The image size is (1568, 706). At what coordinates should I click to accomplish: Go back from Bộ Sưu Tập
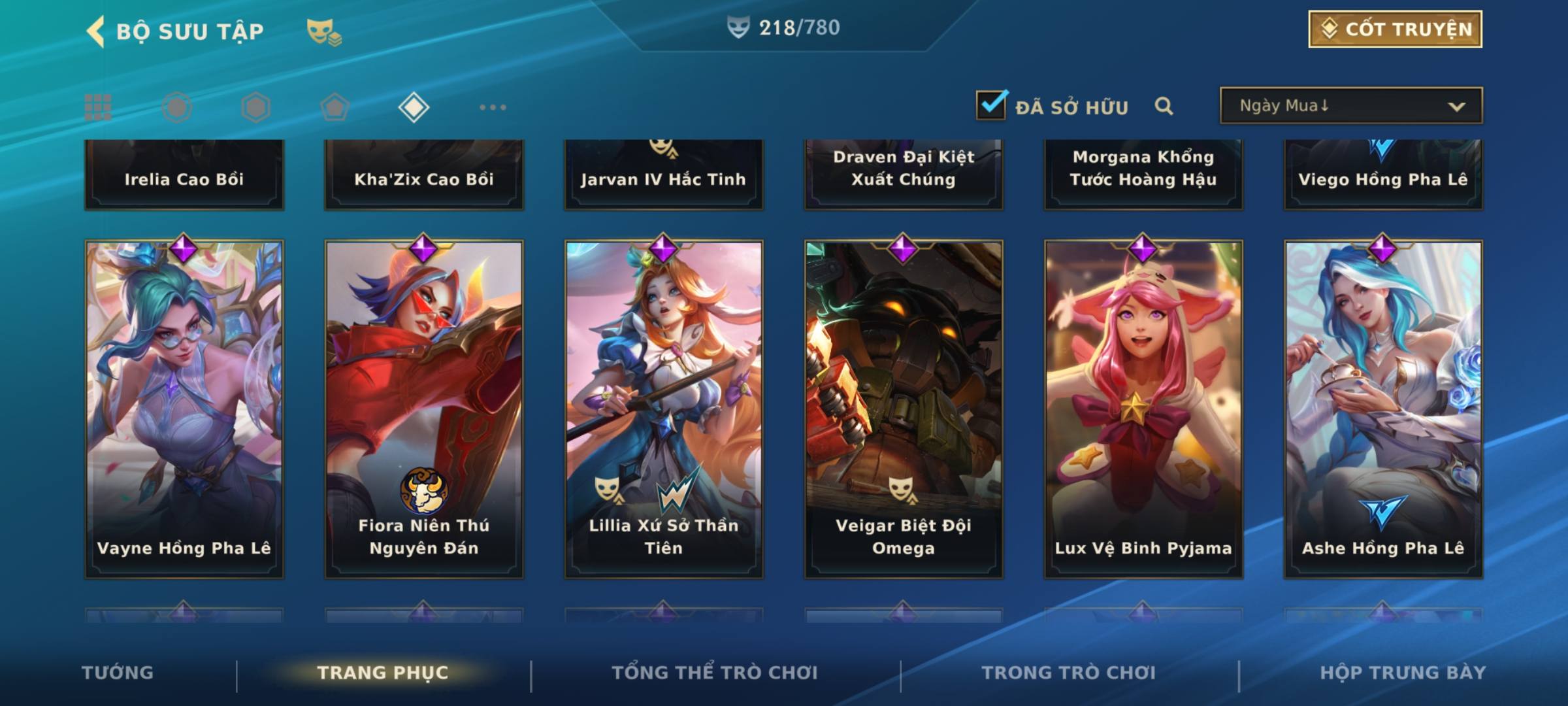pos(97,31)
